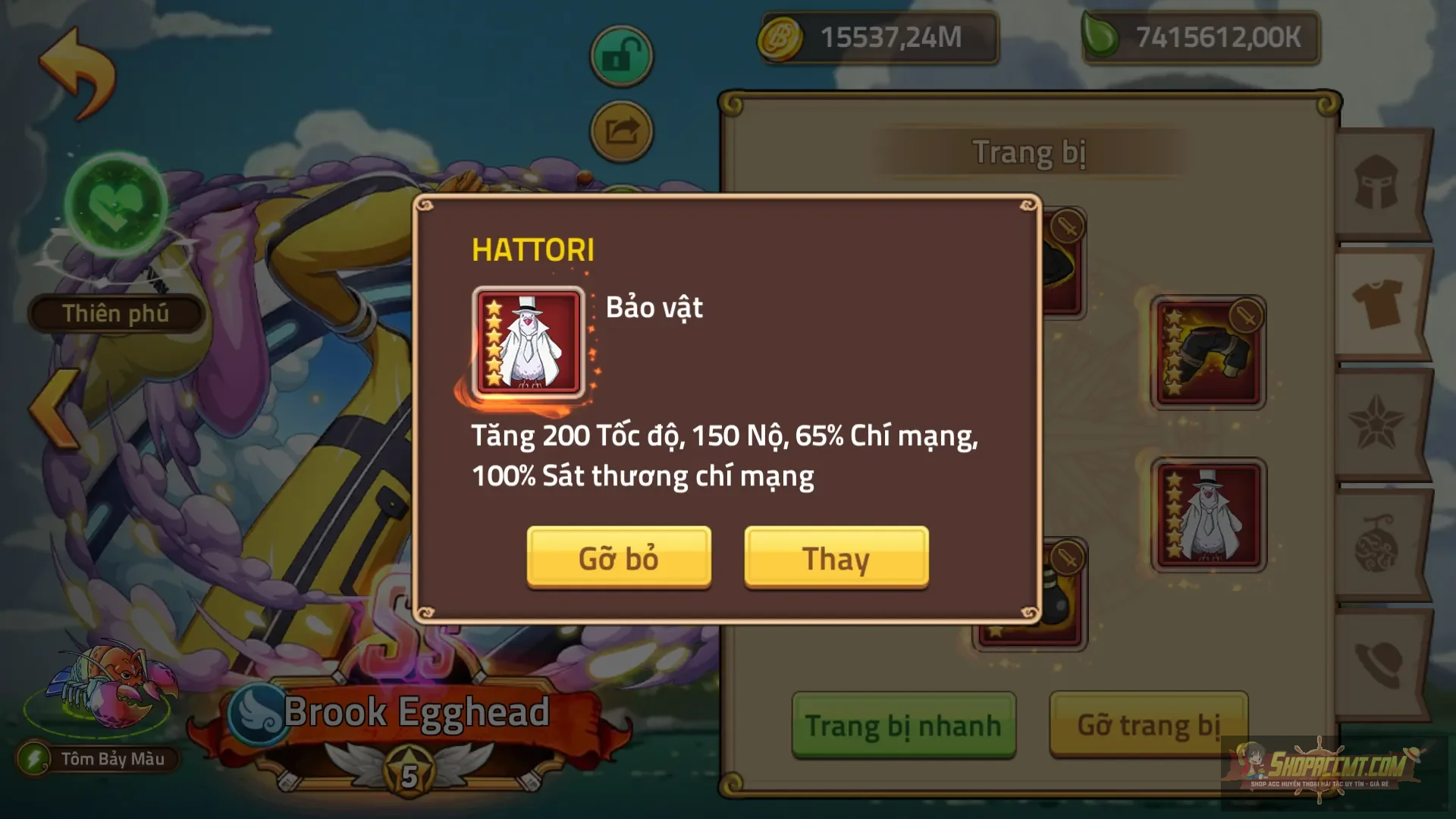
Task: Expand the green leaf currency counter
Action: tap(1202, 36)
